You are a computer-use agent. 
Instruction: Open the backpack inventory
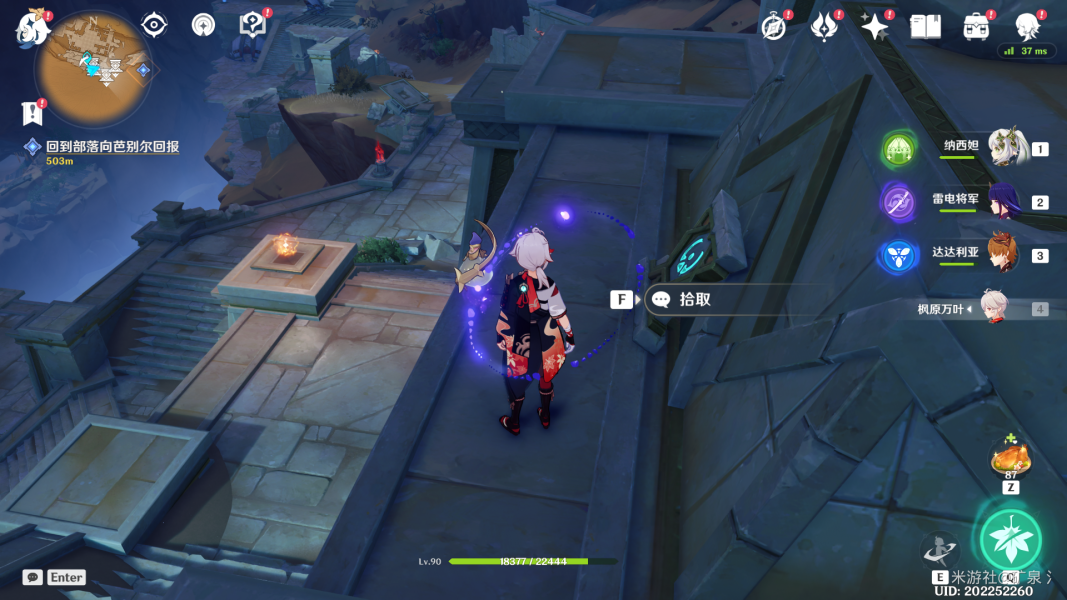pyautogui.click(x=976, y=27)
